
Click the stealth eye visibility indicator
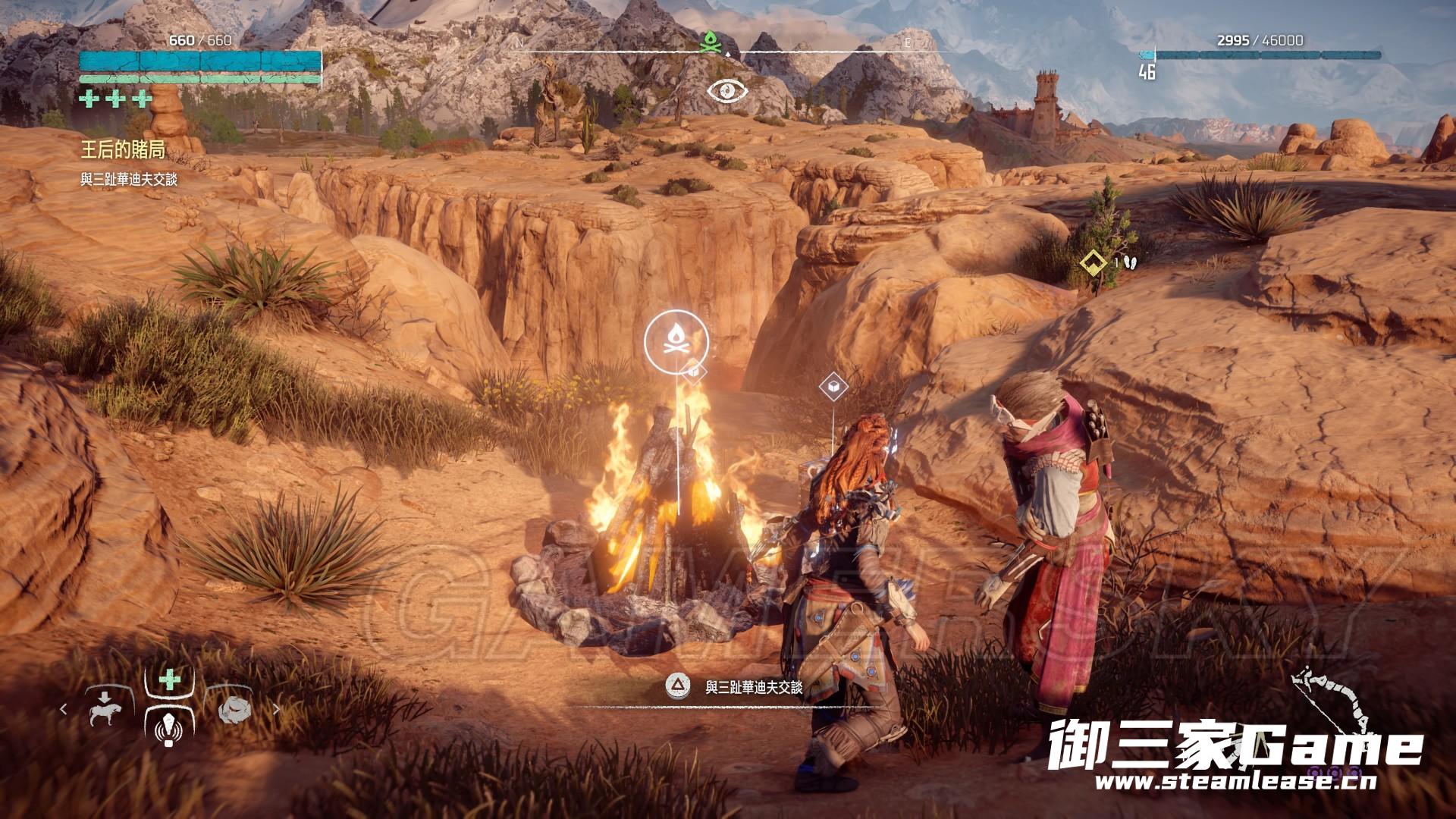click(x=727, y=91)
